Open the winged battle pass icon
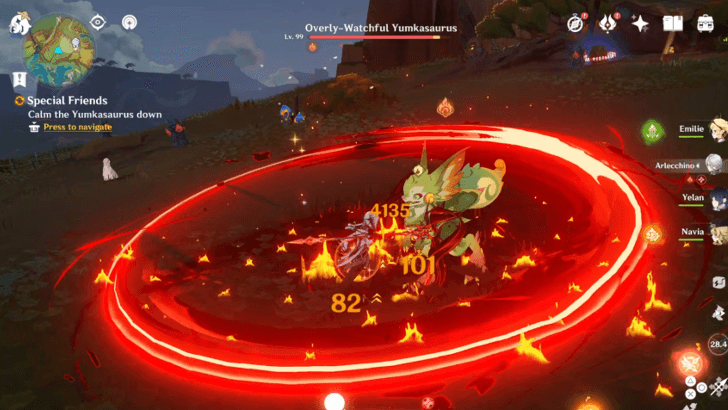Screen dimensions: 728x410 [x=606, y=23]
